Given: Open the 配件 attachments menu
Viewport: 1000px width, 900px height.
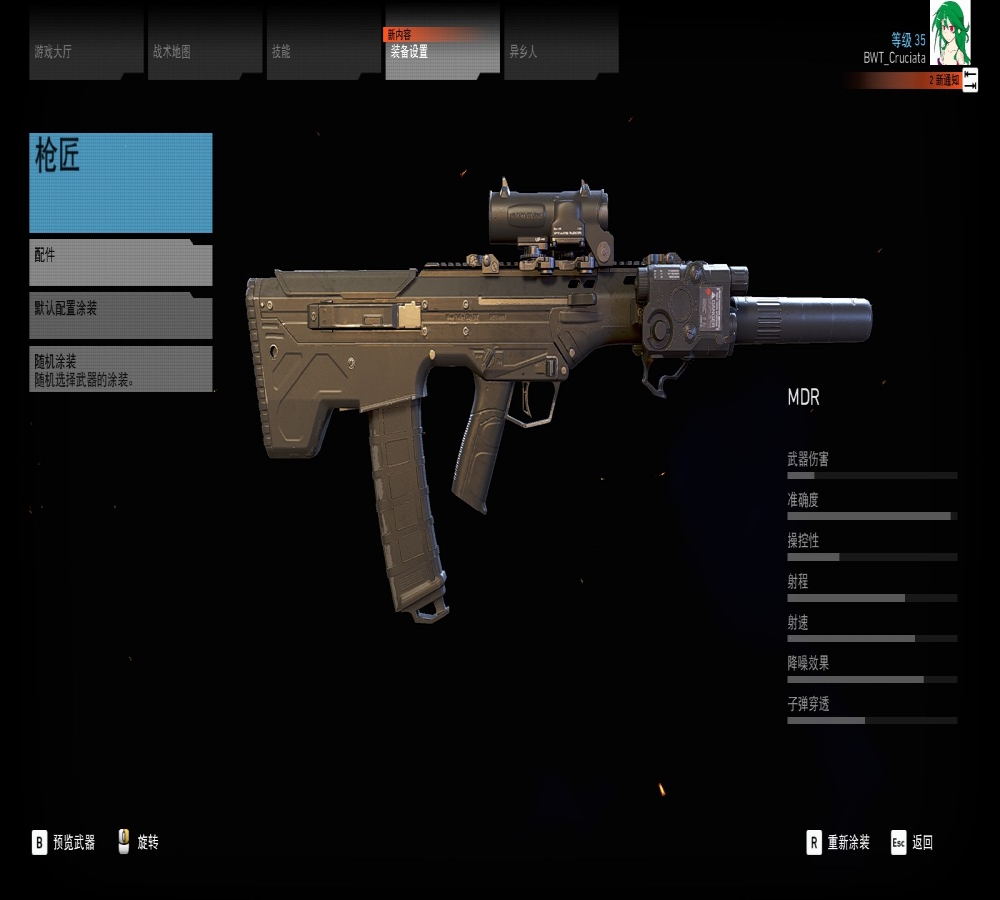Looking at the screenshot, I should (x=121, y=262).
